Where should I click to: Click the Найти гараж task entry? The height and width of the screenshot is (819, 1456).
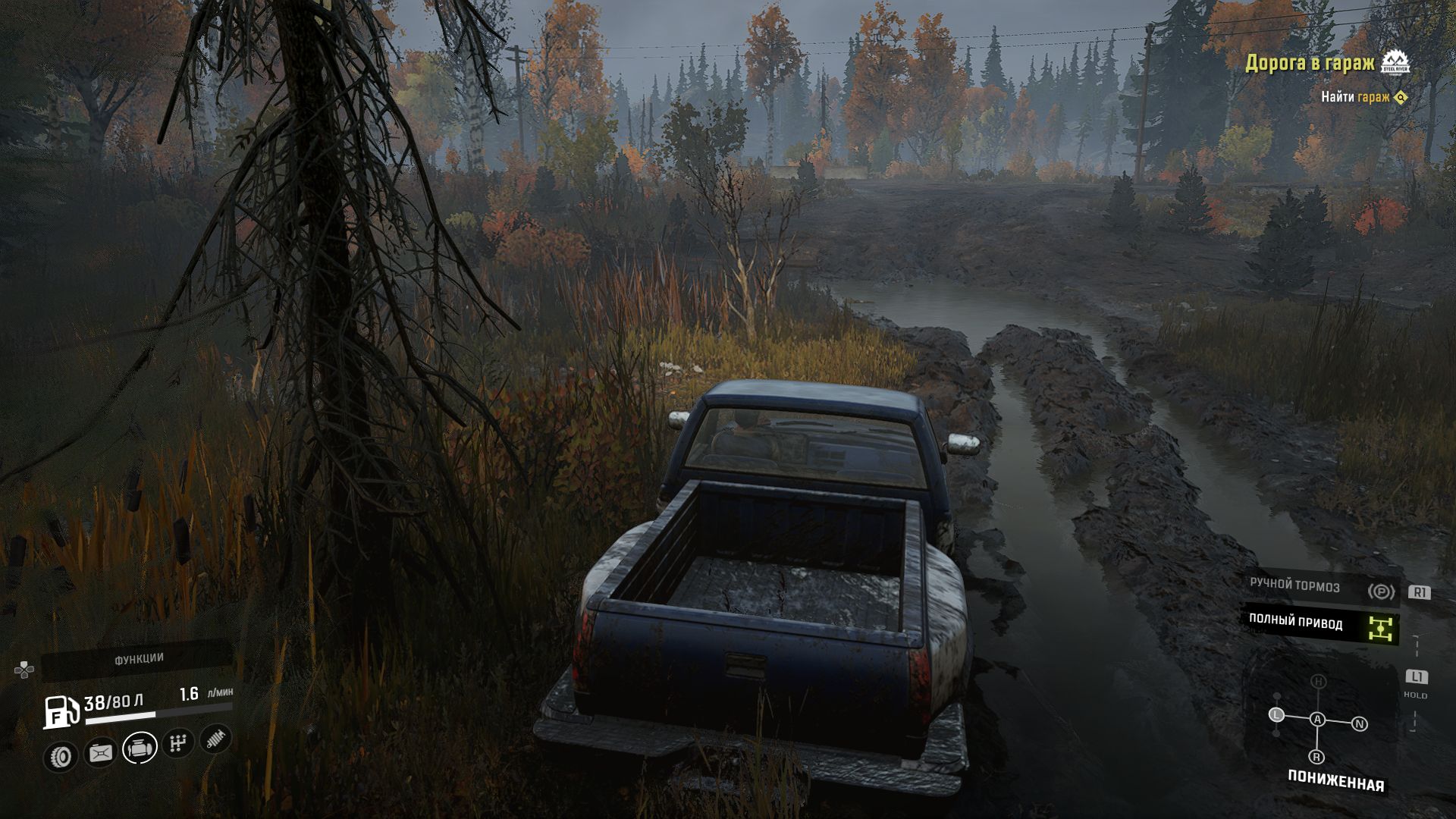coord(1355,97)
